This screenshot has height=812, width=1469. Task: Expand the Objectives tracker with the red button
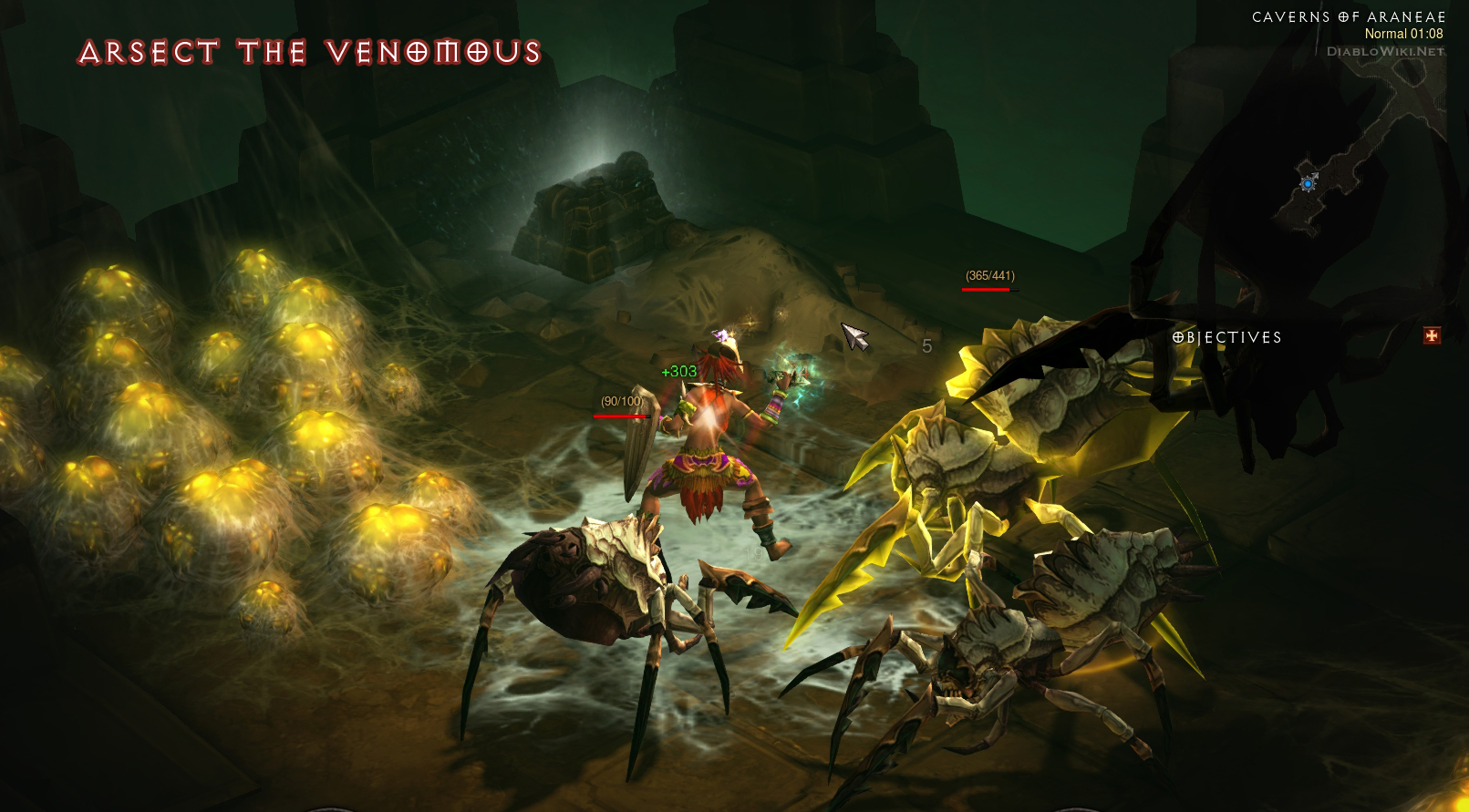[1432, 336]
